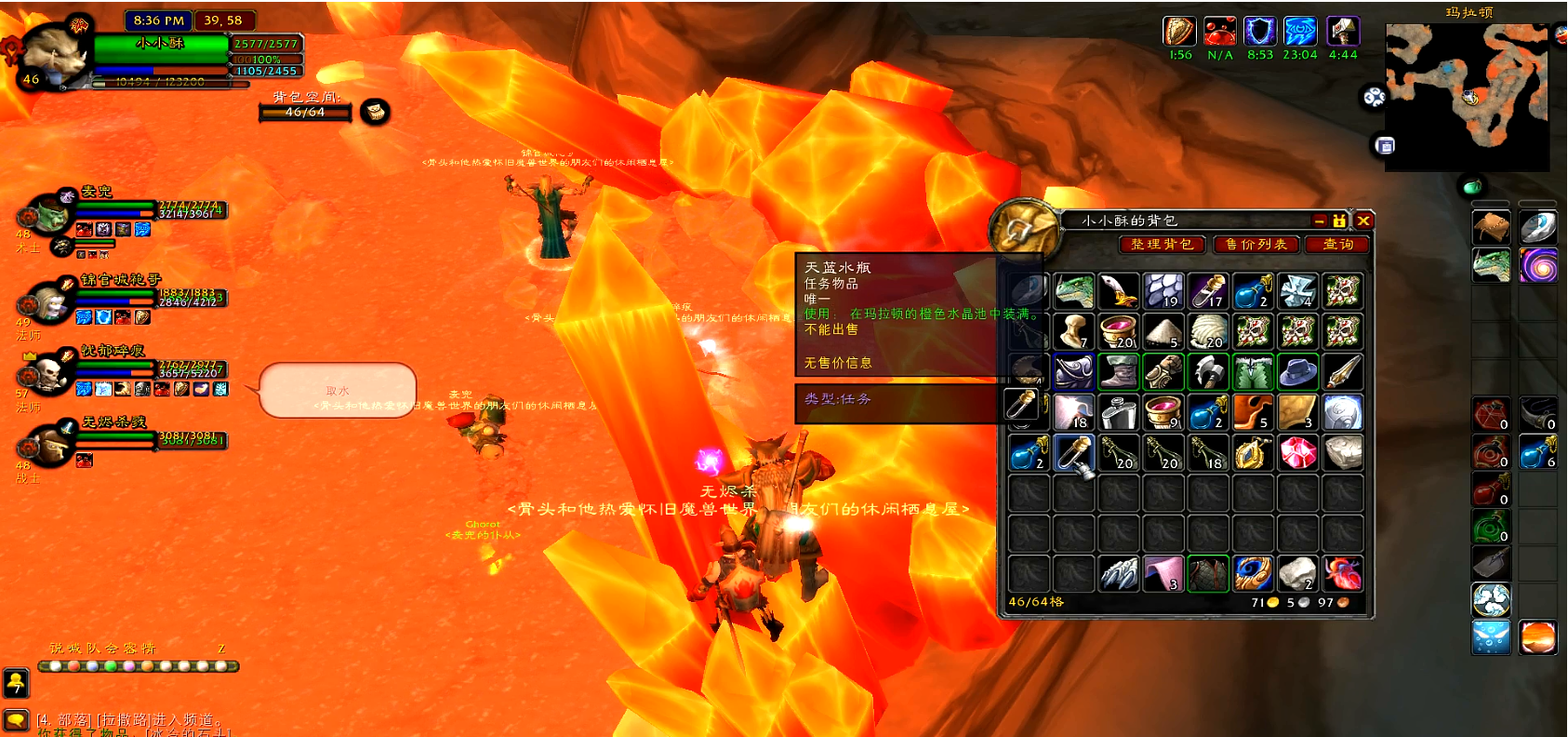This screenshot has height=737, width=1568.
Task: Click the bag icon beside 背包空间 bar
Action: pos(375,113)
